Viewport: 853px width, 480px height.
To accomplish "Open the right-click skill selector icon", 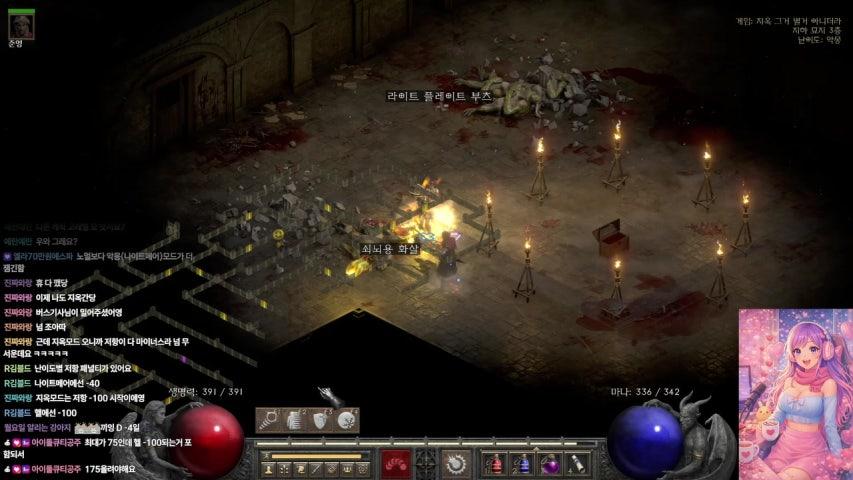I will pyautogui.click(x=458, y=464).
